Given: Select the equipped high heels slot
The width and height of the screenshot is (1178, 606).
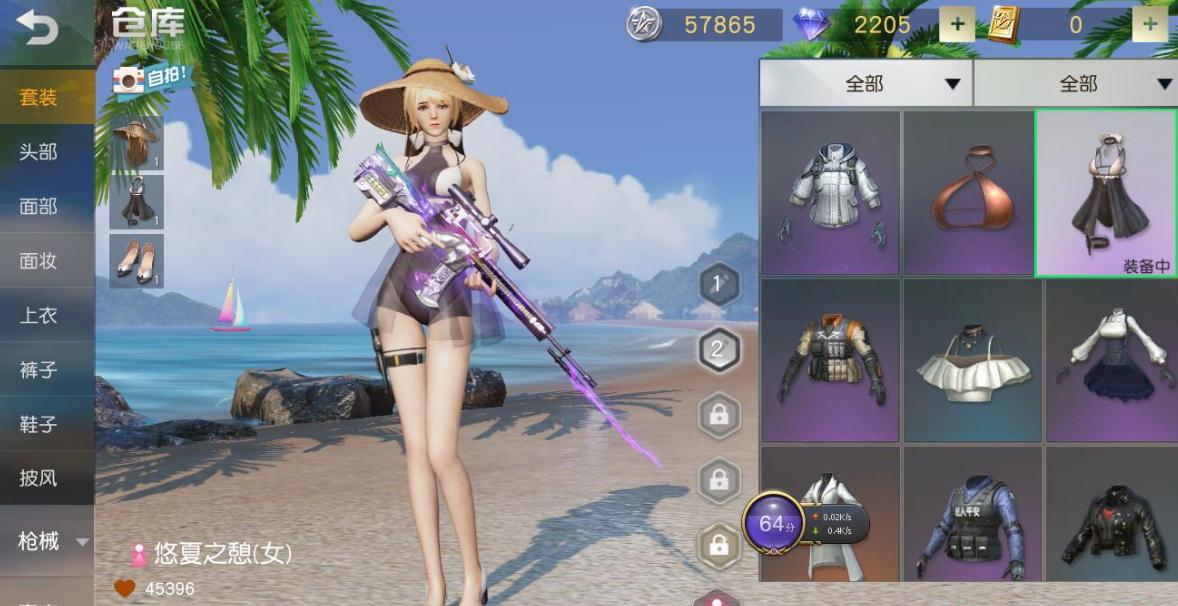Looking at the screenshot, I should tap(137, 260).
